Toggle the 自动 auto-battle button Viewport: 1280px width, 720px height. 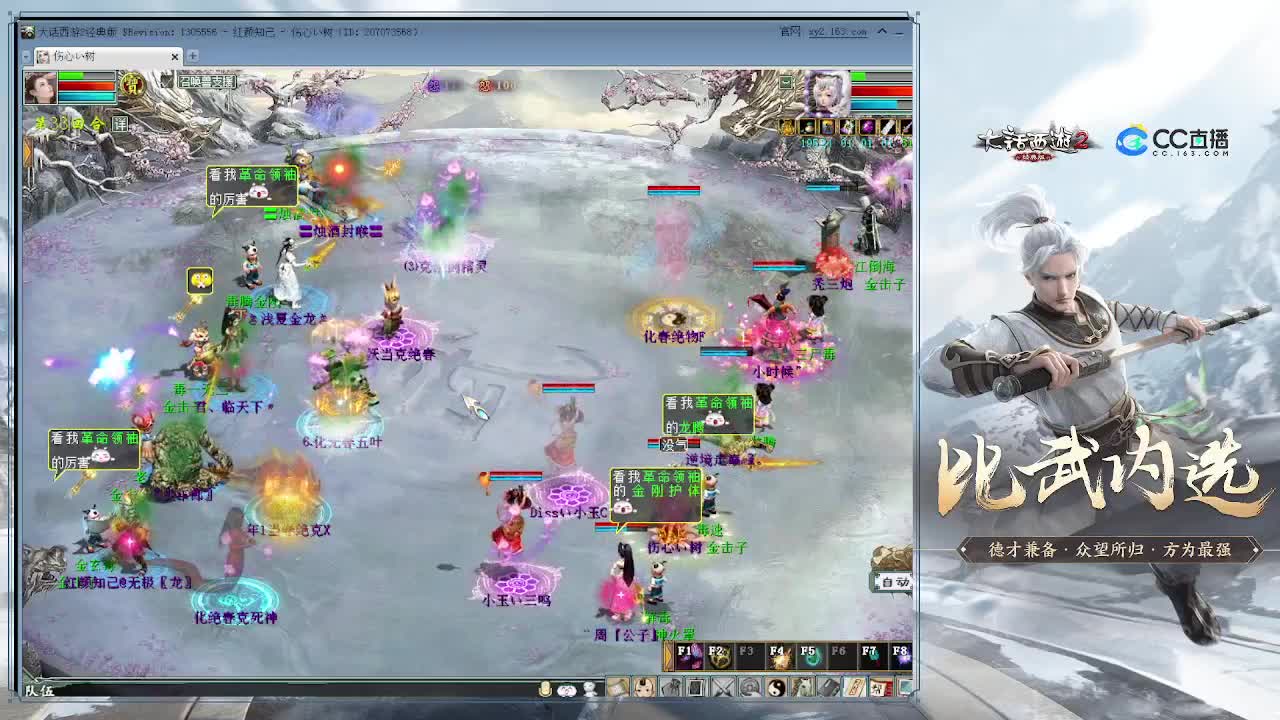895,583
